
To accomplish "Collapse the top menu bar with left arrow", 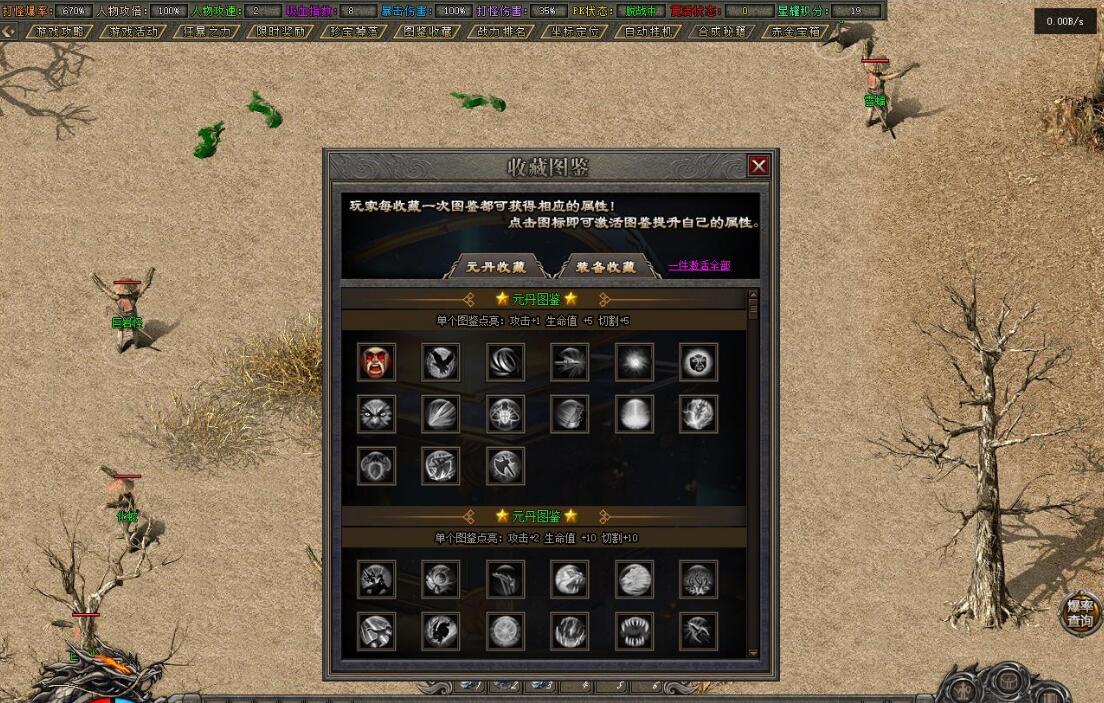I will click(x=9, y=31).
